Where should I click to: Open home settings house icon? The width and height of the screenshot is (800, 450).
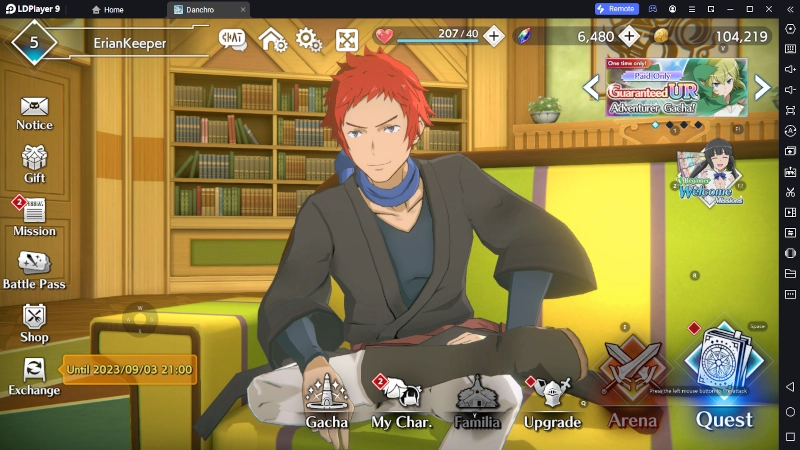(x=272, y=40)
